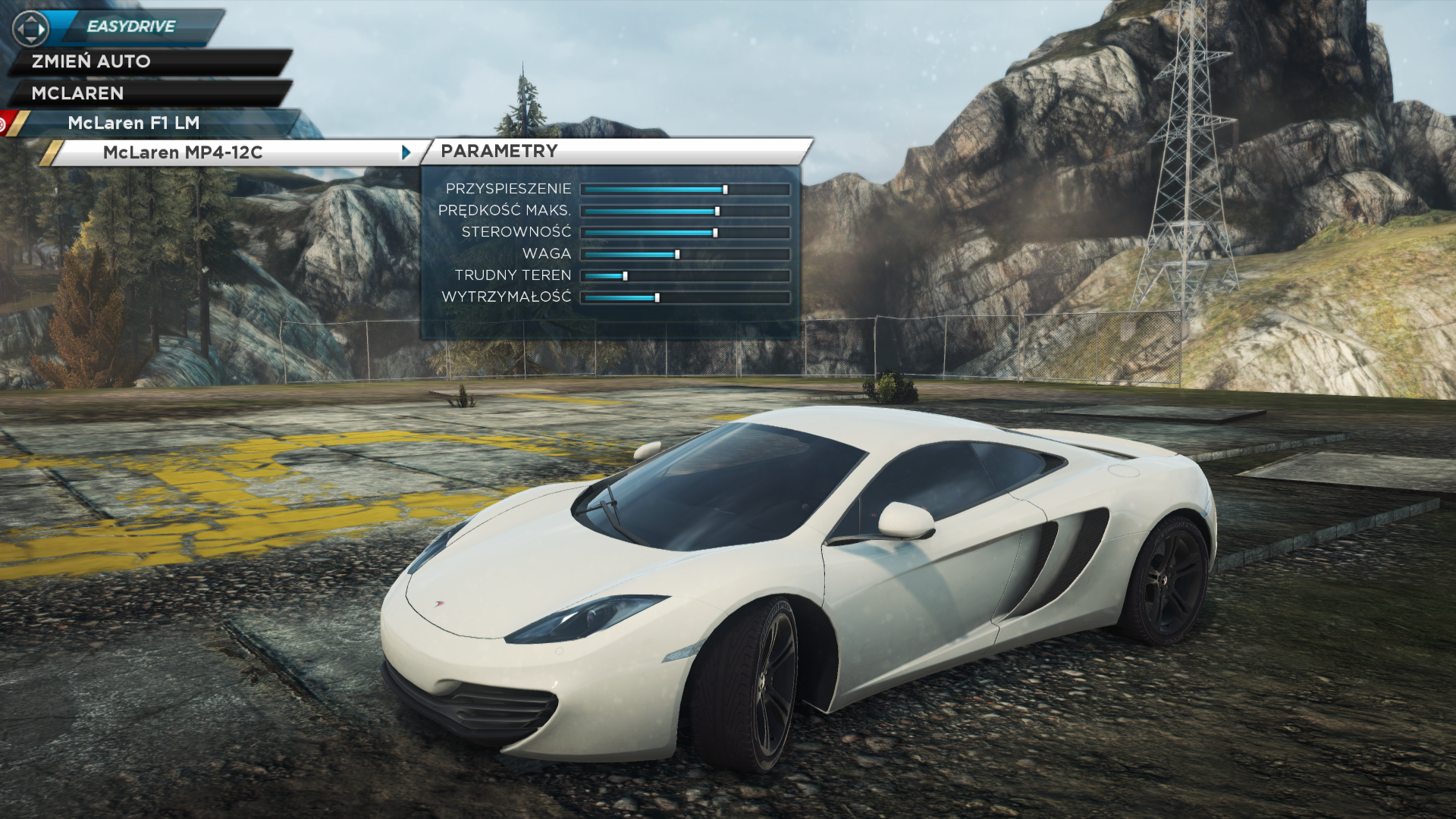Open the Zmień Auto menu row
This screenshot has width=1456, height=819.
[91, 61]
